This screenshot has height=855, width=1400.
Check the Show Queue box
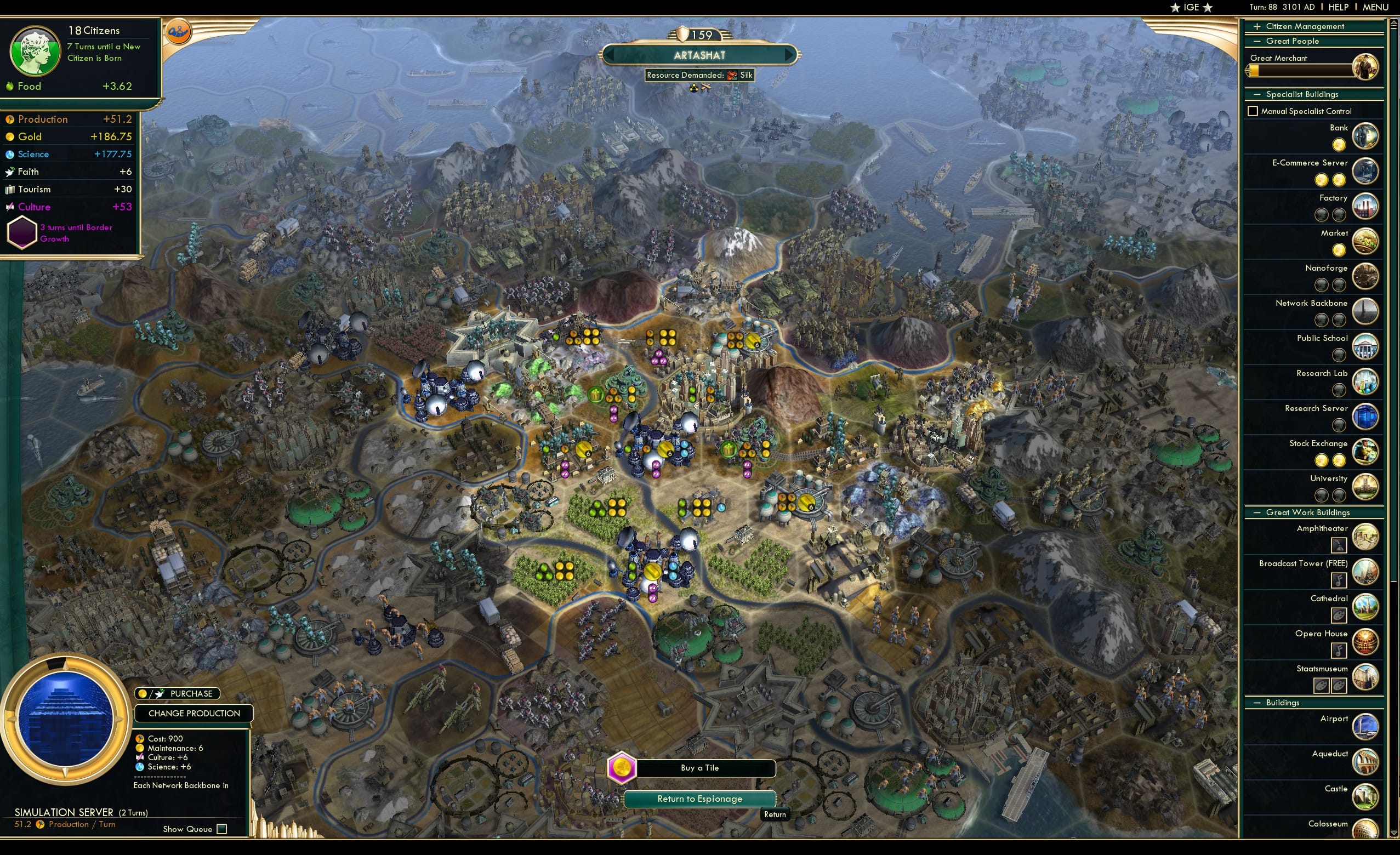point(221,829)
